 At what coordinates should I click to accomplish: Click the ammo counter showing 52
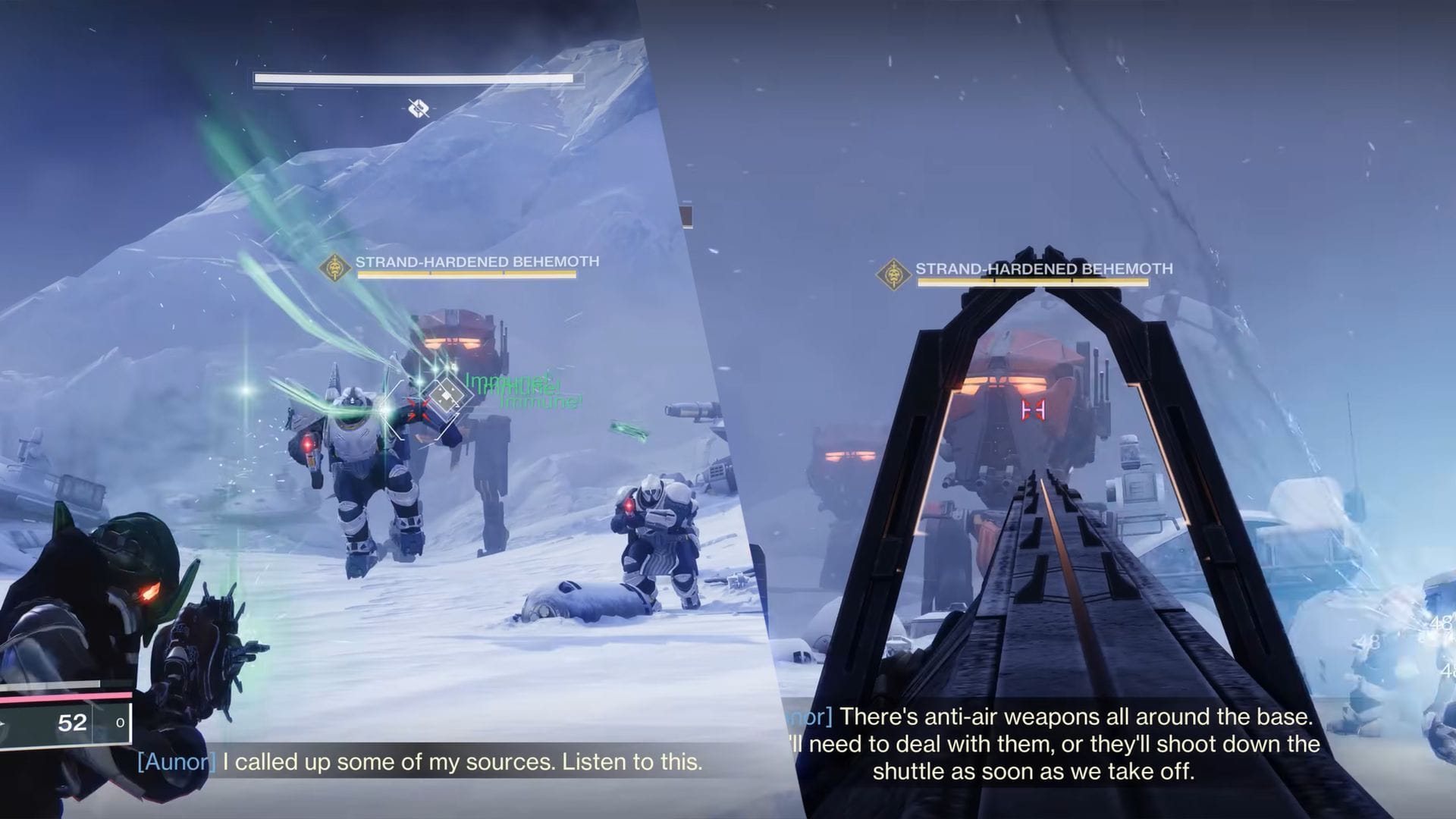[x=70, y=723]
